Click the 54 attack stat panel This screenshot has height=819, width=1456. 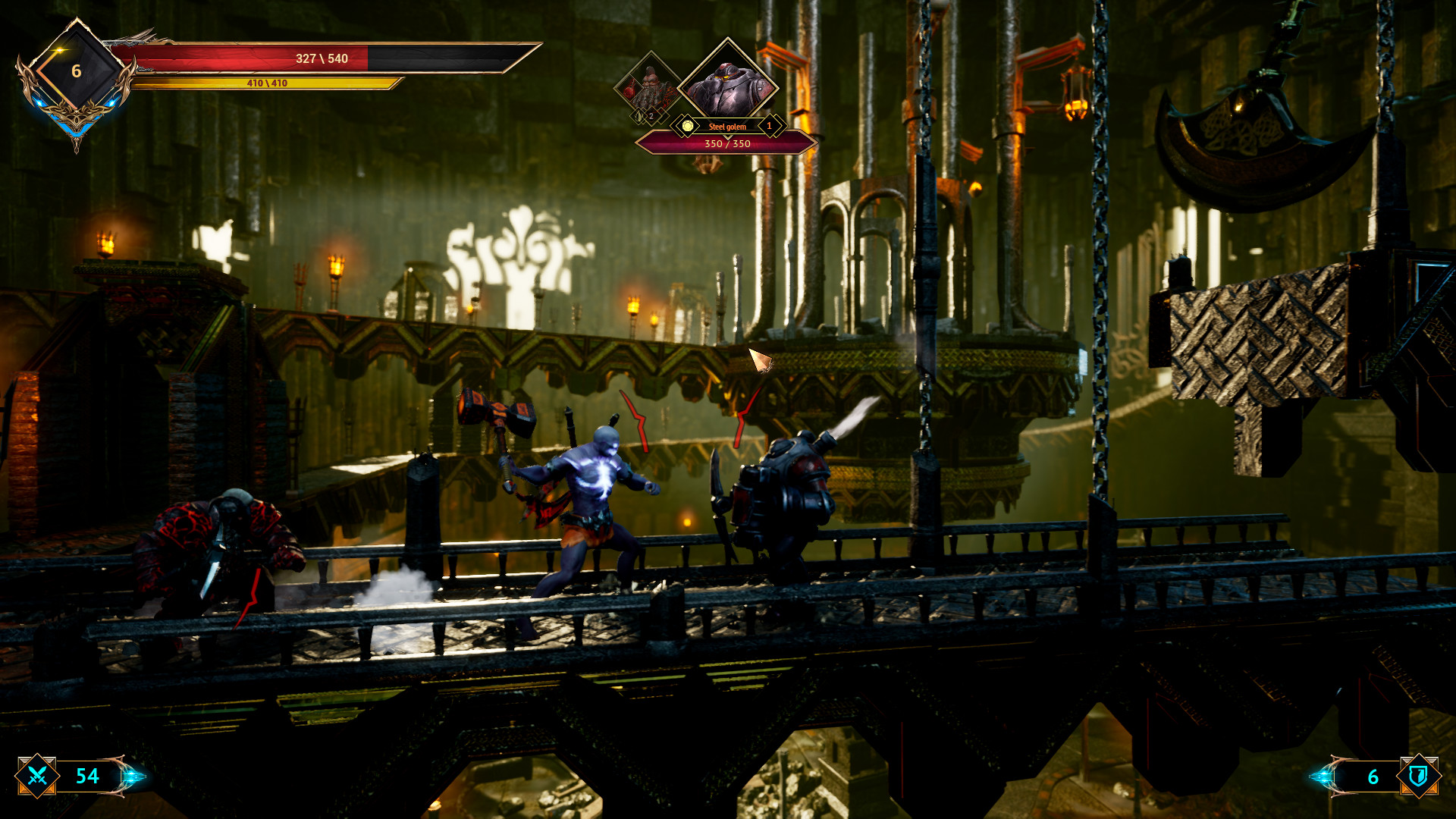[x=86, y=777]
